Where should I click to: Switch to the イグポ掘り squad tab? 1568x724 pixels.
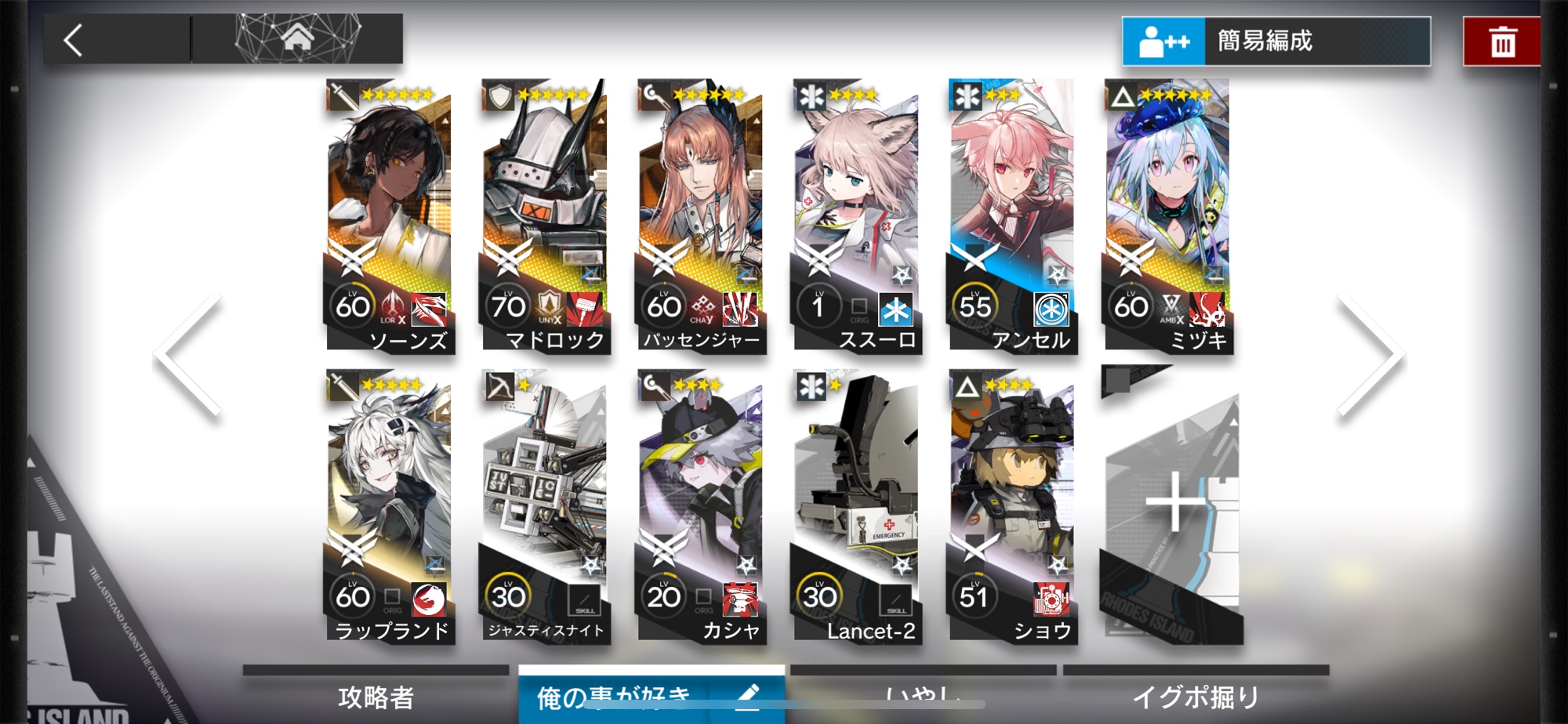click(x=1196, y=697)
